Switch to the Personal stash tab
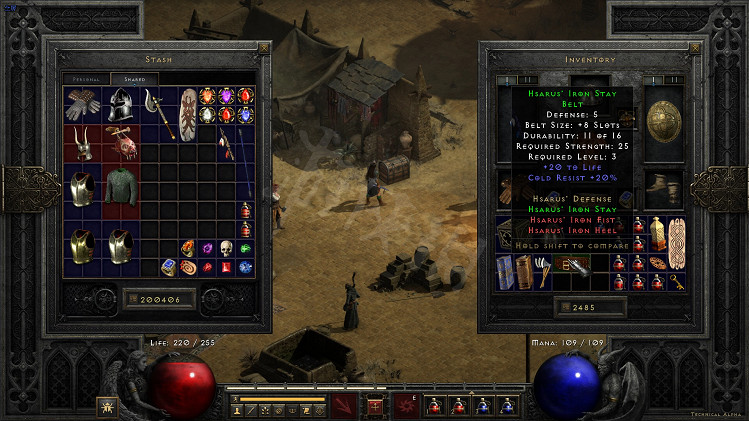 click(x=86, y=78)
